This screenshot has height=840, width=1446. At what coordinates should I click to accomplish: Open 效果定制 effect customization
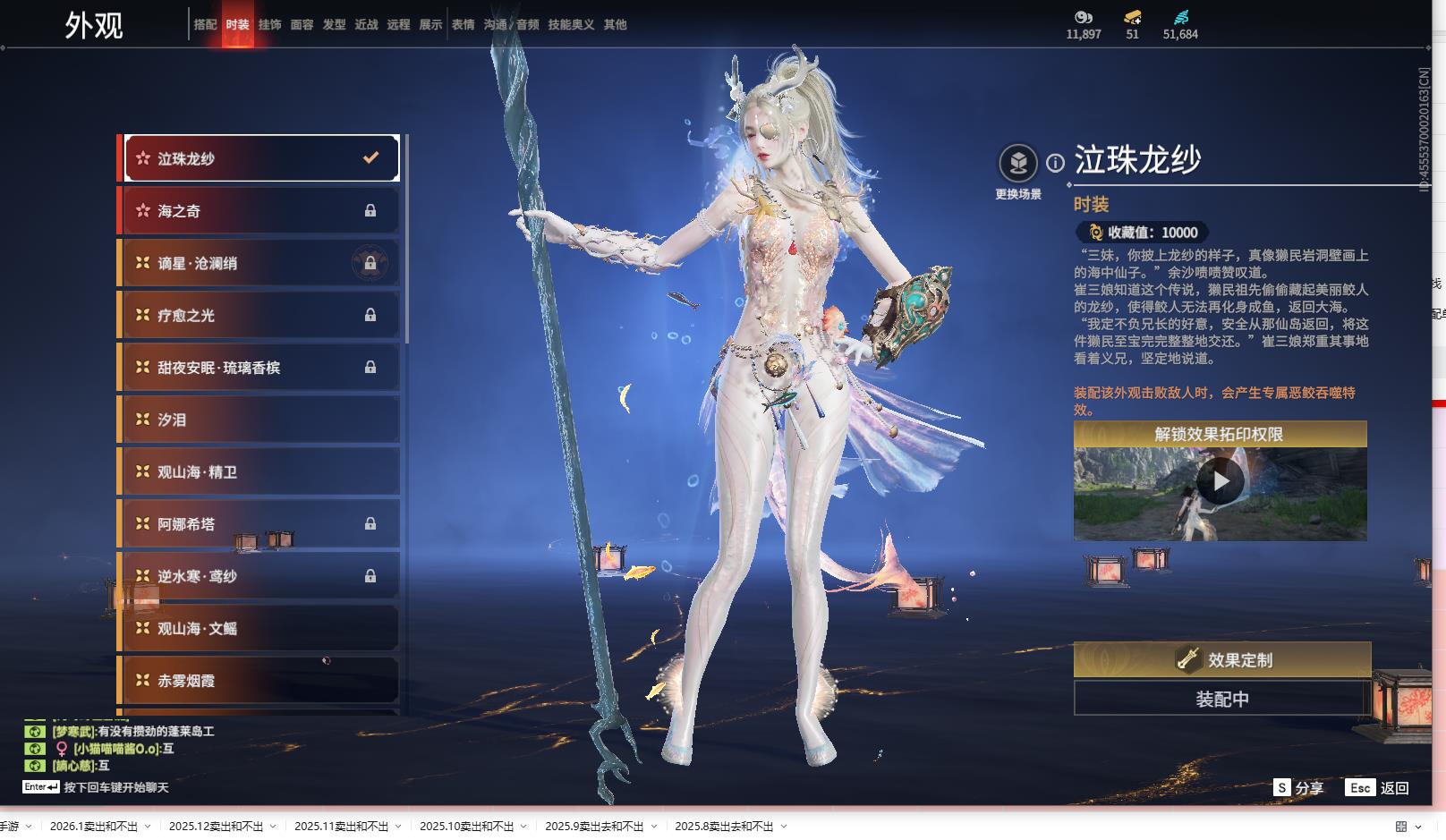[x=1221, y=660]
